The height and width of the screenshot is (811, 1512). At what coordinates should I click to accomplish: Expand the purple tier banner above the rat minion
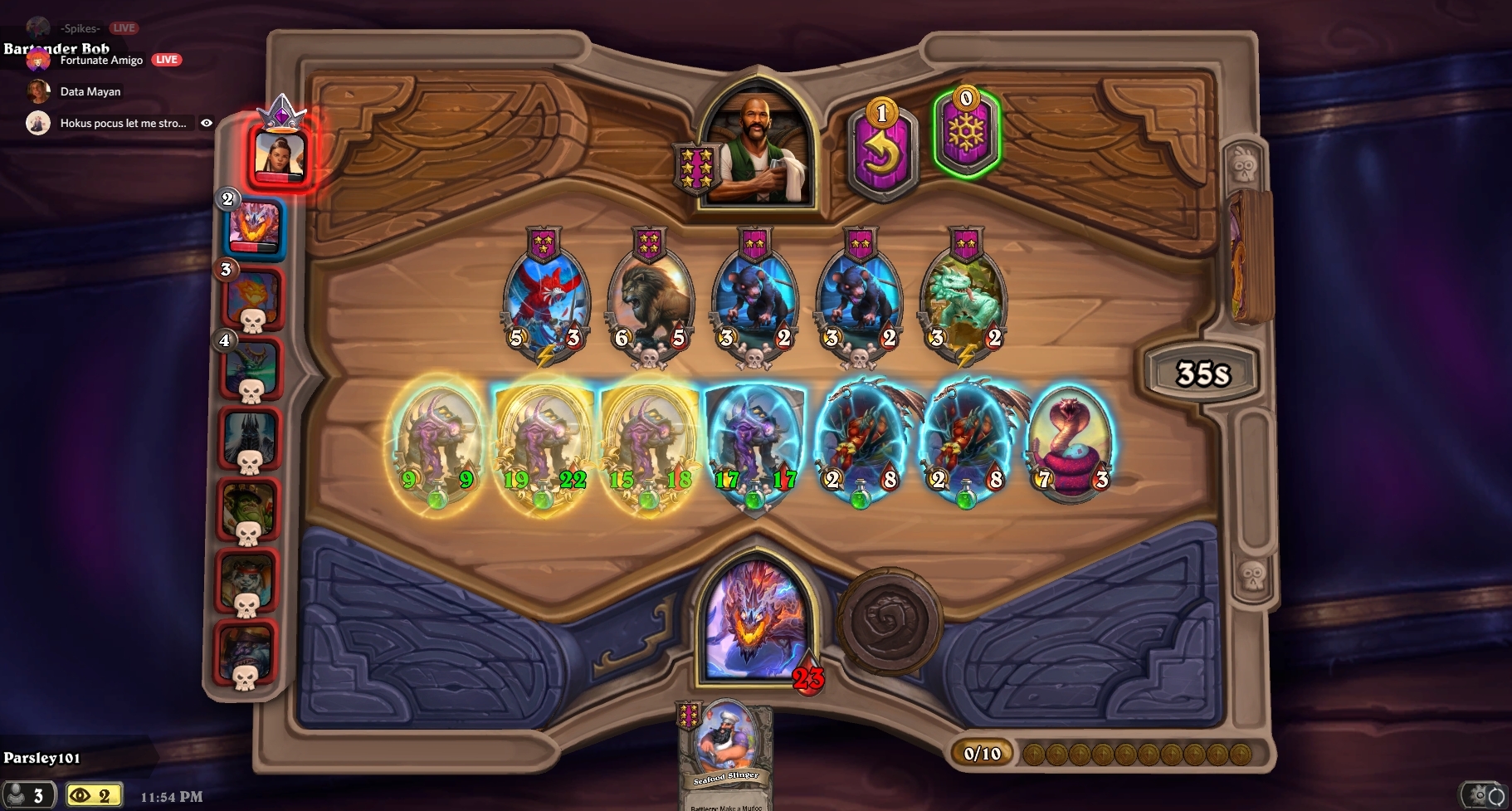(x=754, y=242)
